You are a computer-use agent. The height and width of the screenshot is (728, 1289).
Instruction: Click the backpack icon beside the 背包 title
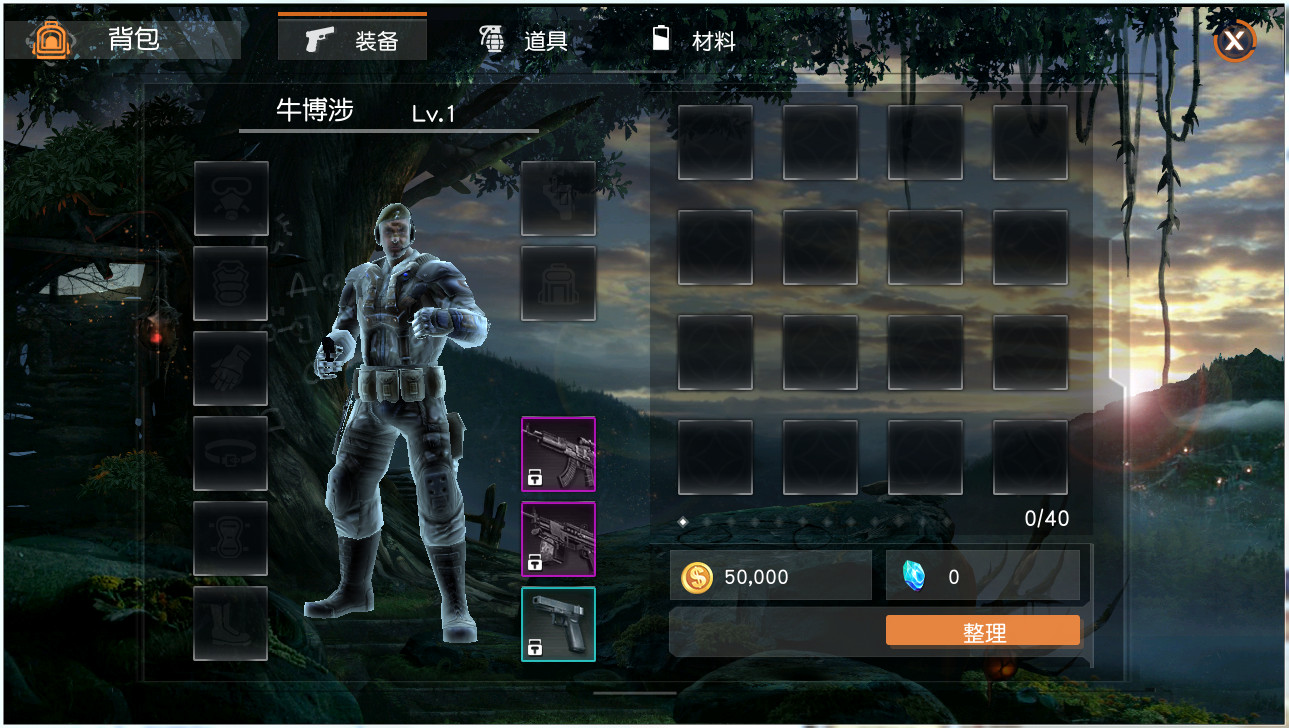(x=49, y=40)
